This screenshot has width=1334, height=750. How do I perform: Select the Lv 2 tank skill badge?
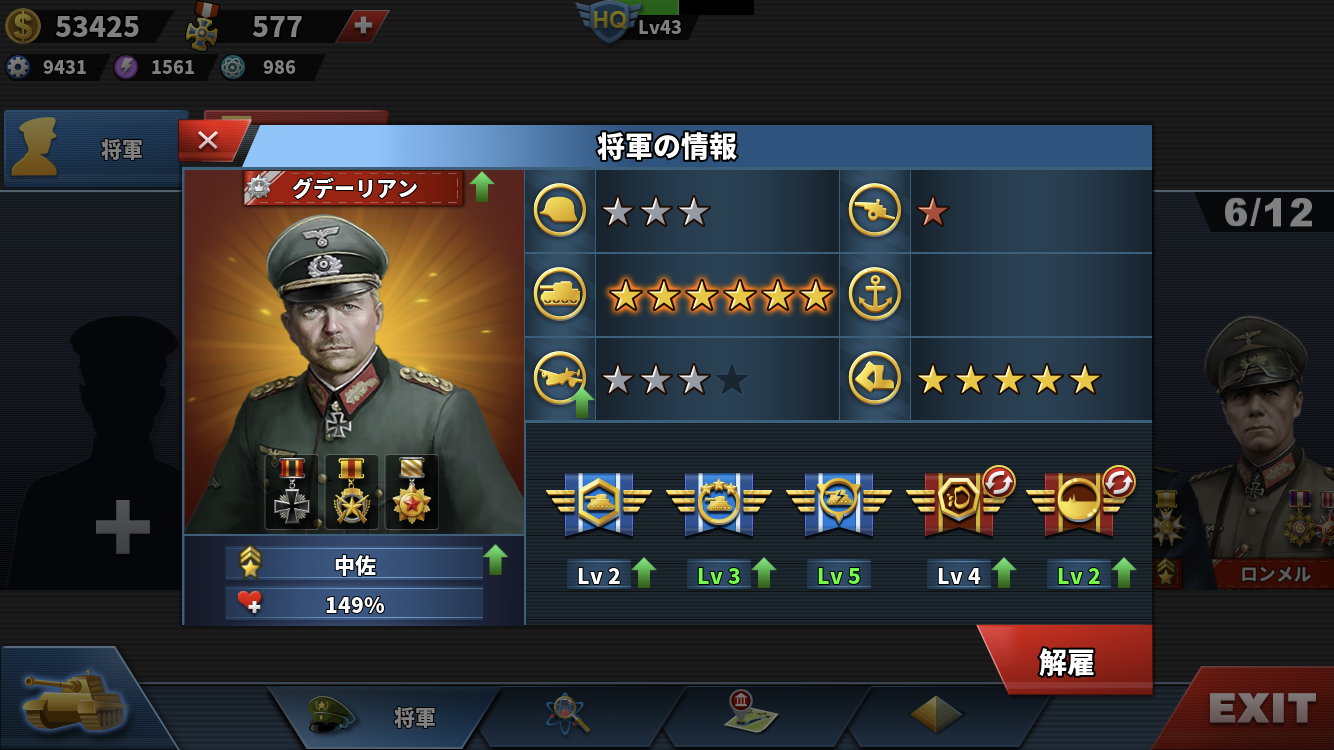598,503
